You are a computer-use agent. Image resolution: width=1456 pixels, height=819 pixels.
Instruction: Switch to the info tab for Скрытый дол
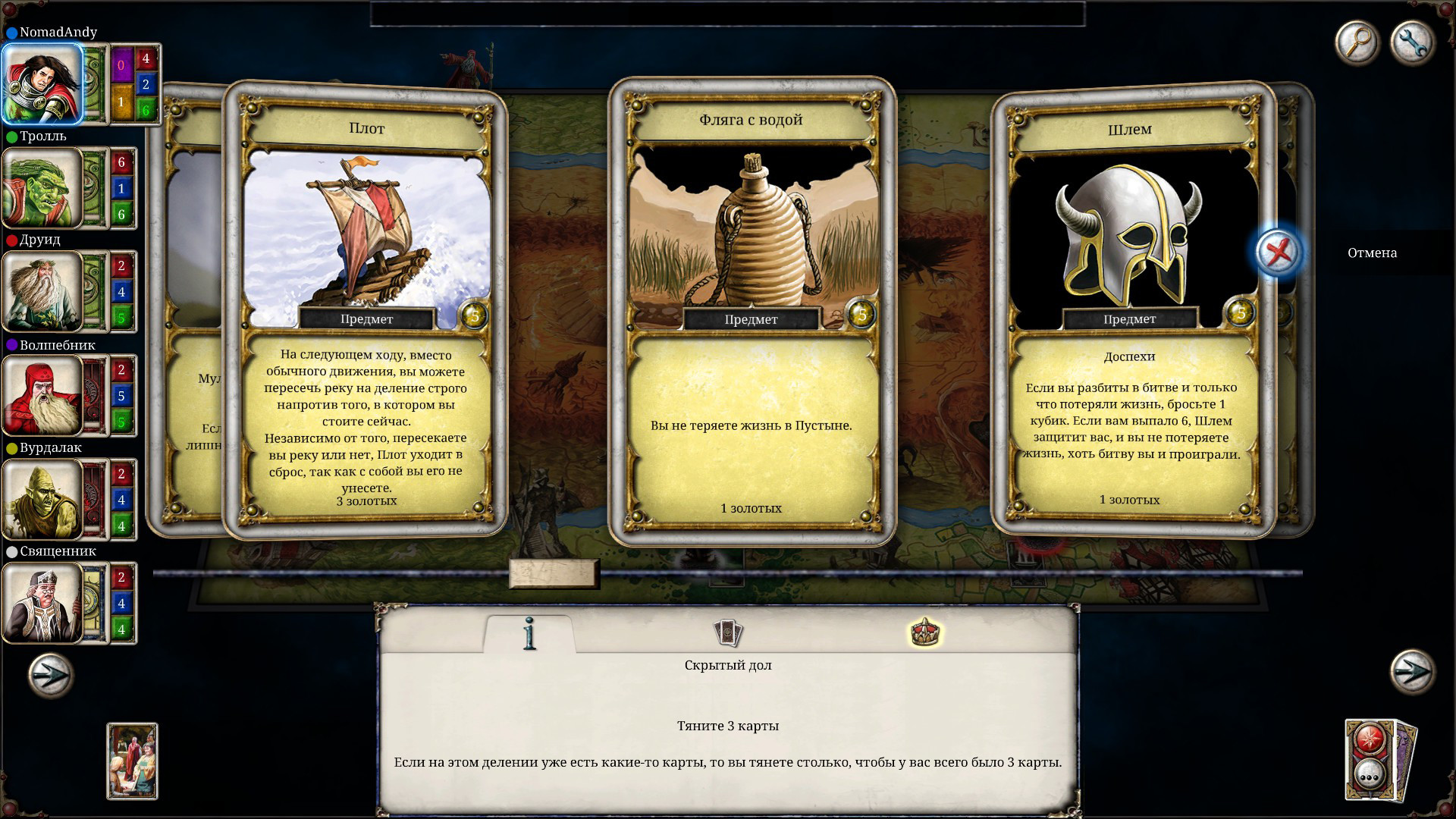(531, 635)
